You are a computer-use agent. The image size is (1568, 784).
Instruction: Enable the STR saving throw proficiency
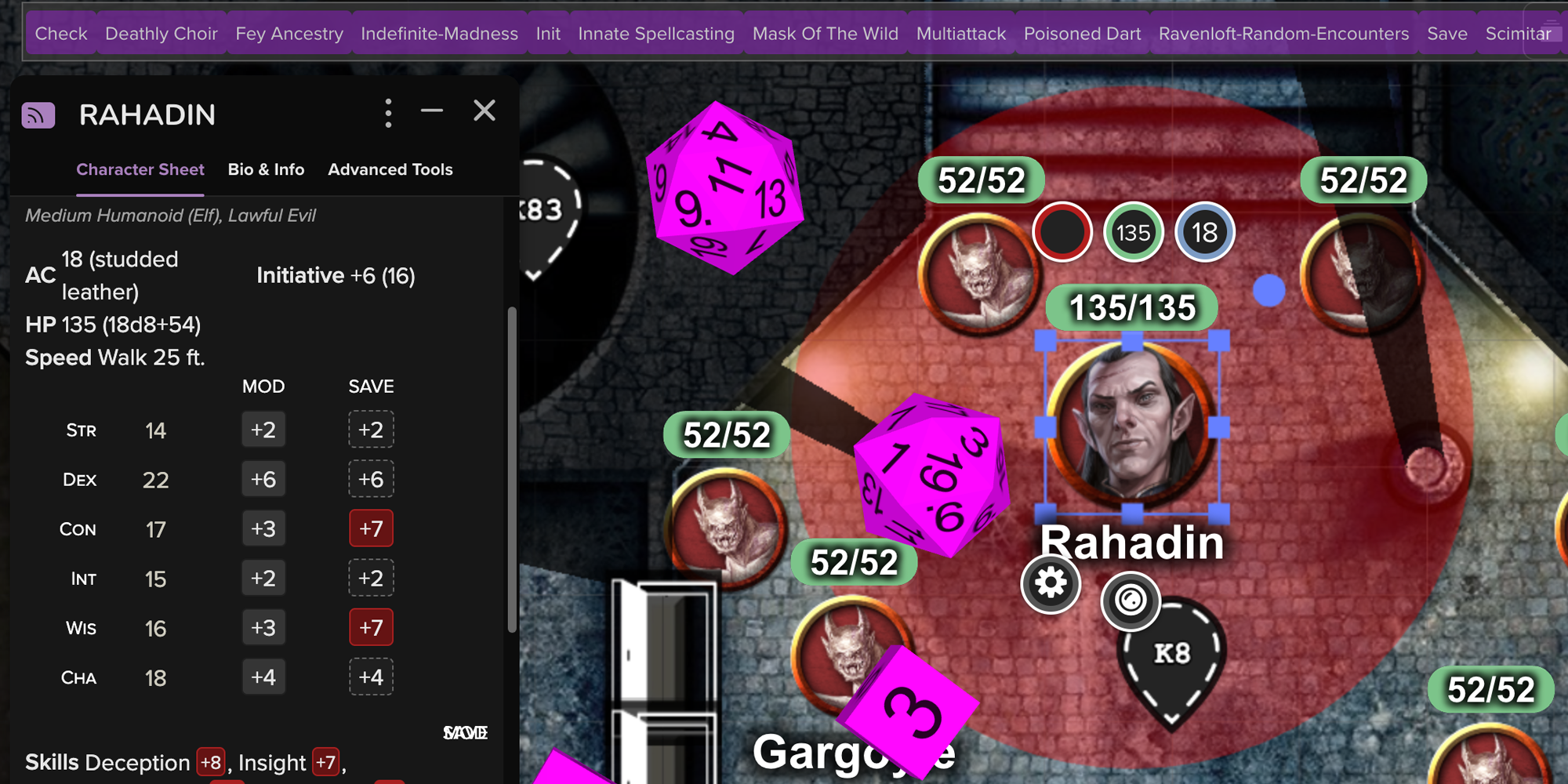click(371, 429)
